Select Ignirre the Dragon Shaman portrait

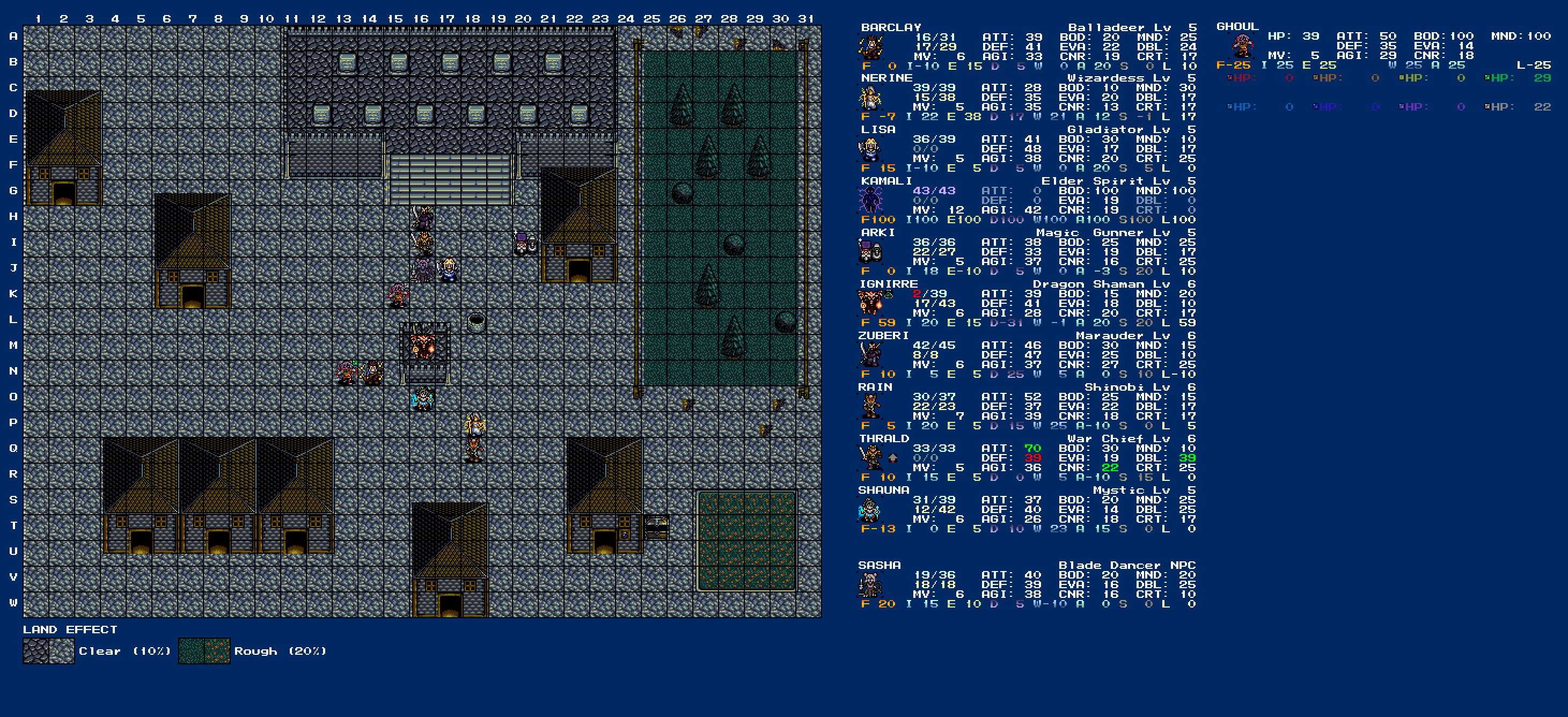point(870,303)
